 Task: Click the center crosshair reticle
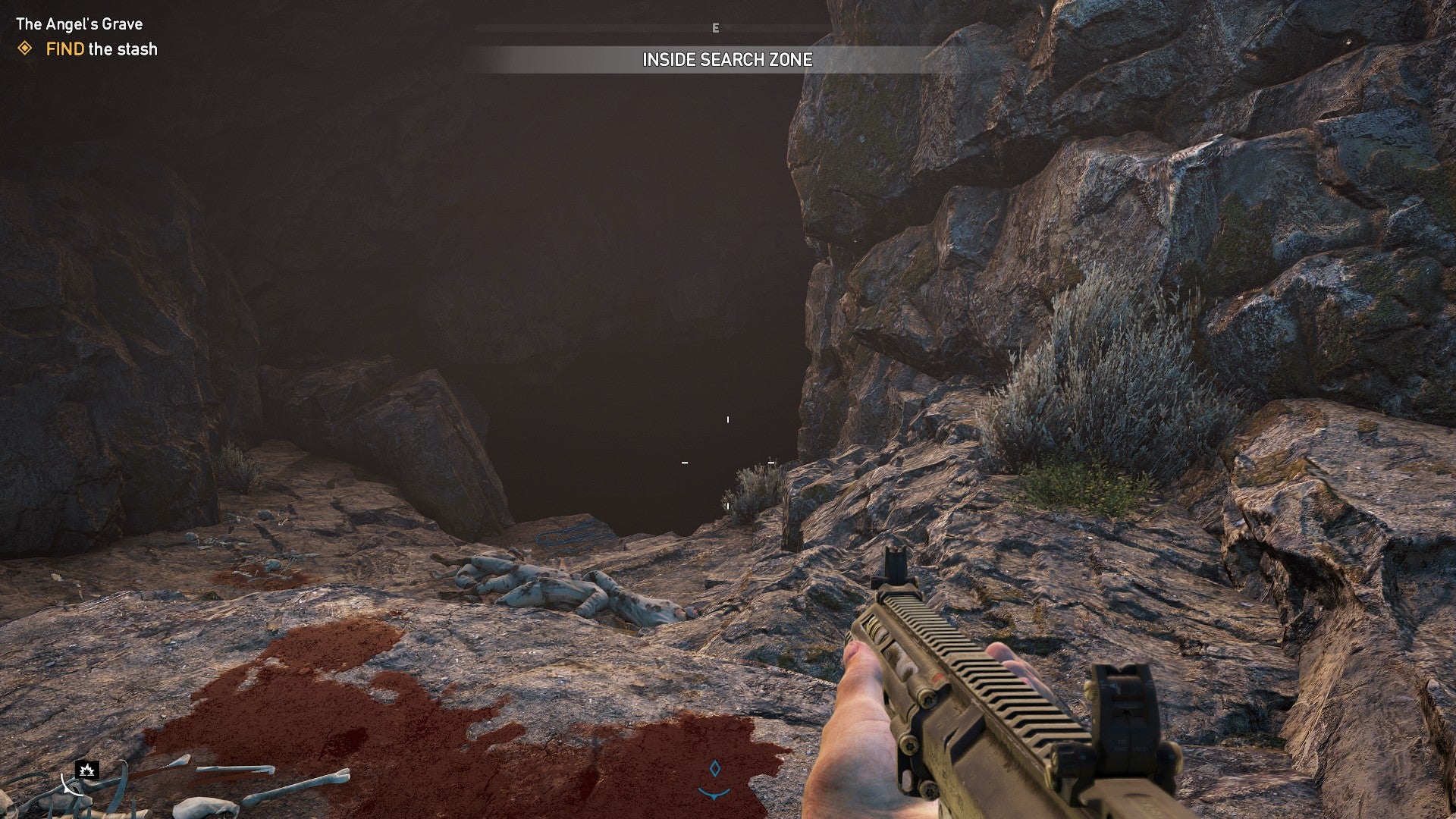[x=726, y=461]
